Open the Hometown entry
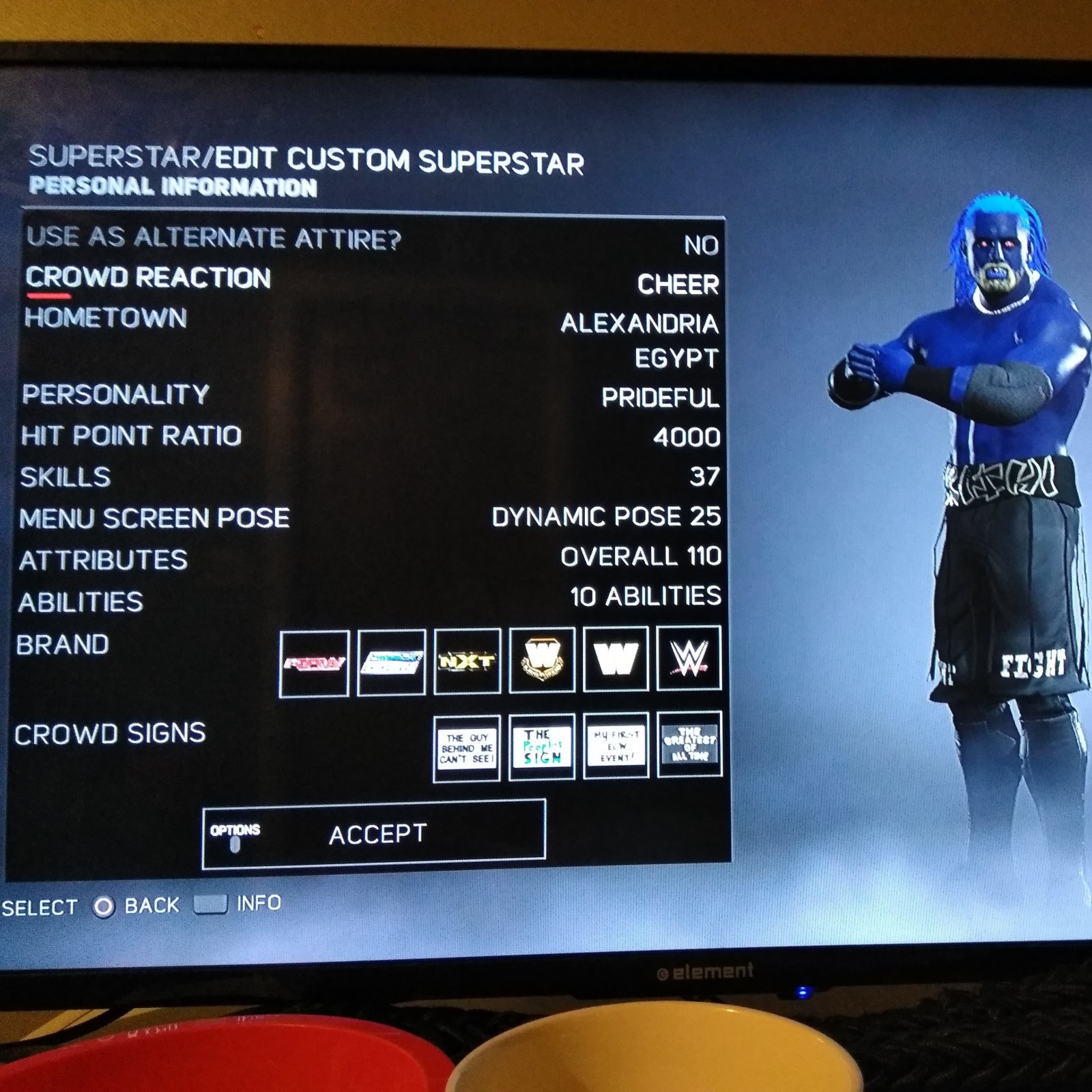The image size is (1092, 1092). (x=106, y=318)
